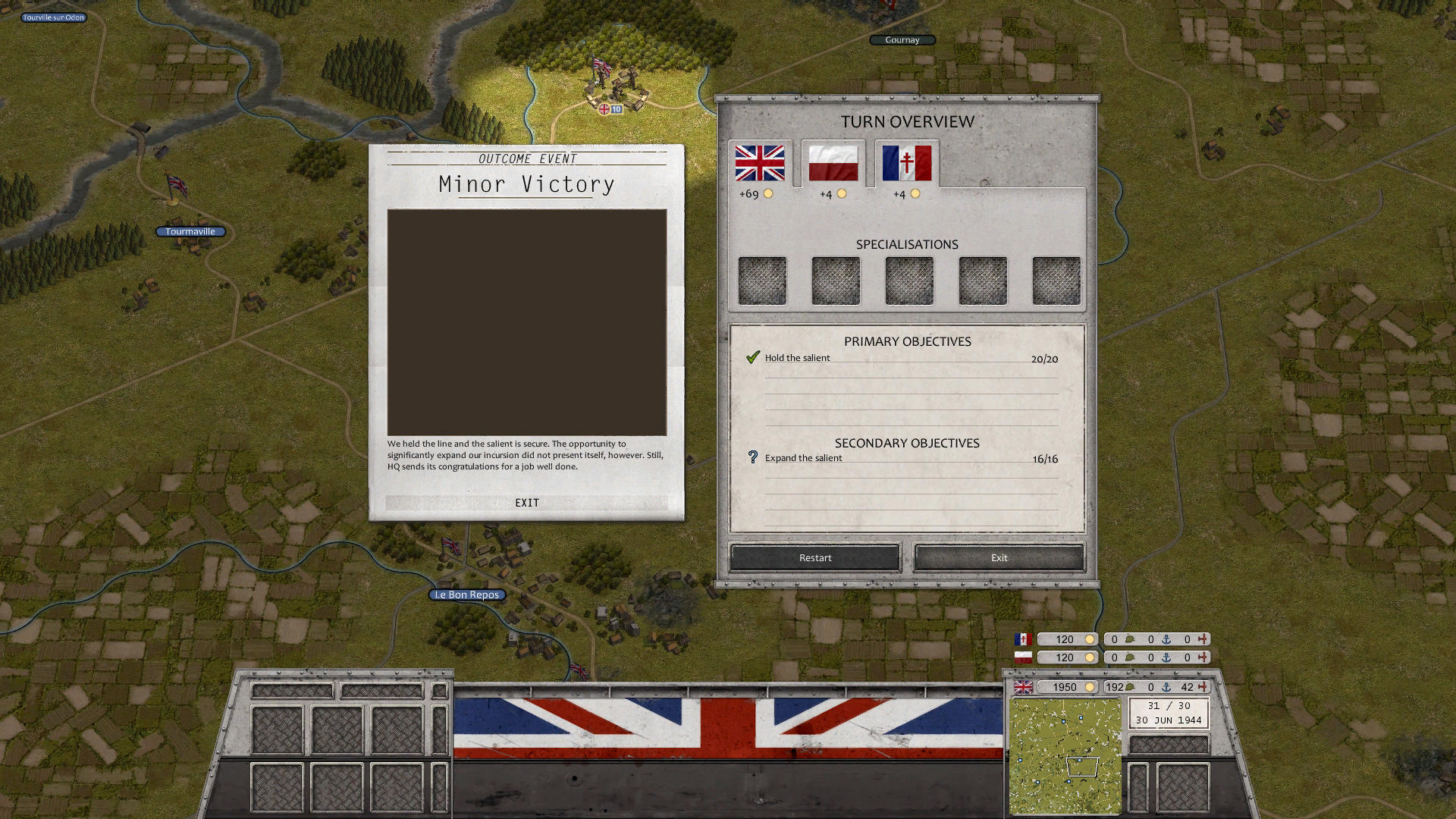
Task: Select the first empty Specialisations slot
Action: (x=761, y=280)
